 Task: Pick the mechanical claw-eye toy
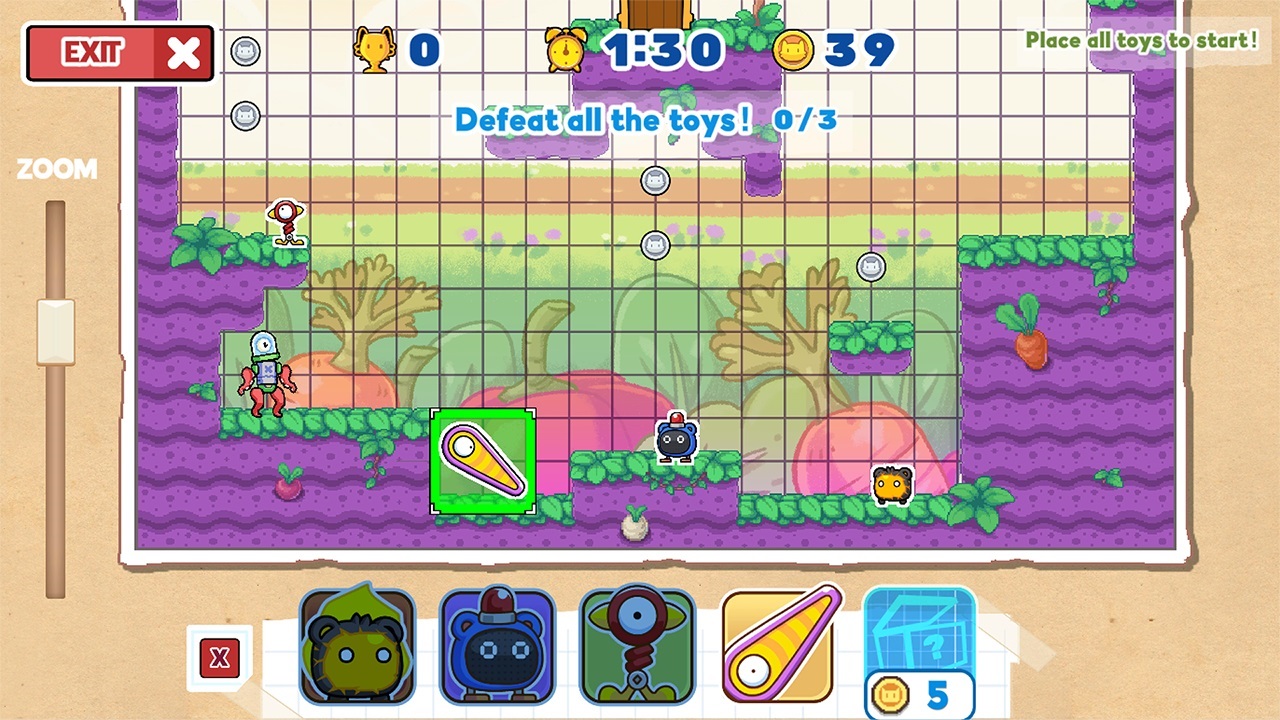point(637,644)
